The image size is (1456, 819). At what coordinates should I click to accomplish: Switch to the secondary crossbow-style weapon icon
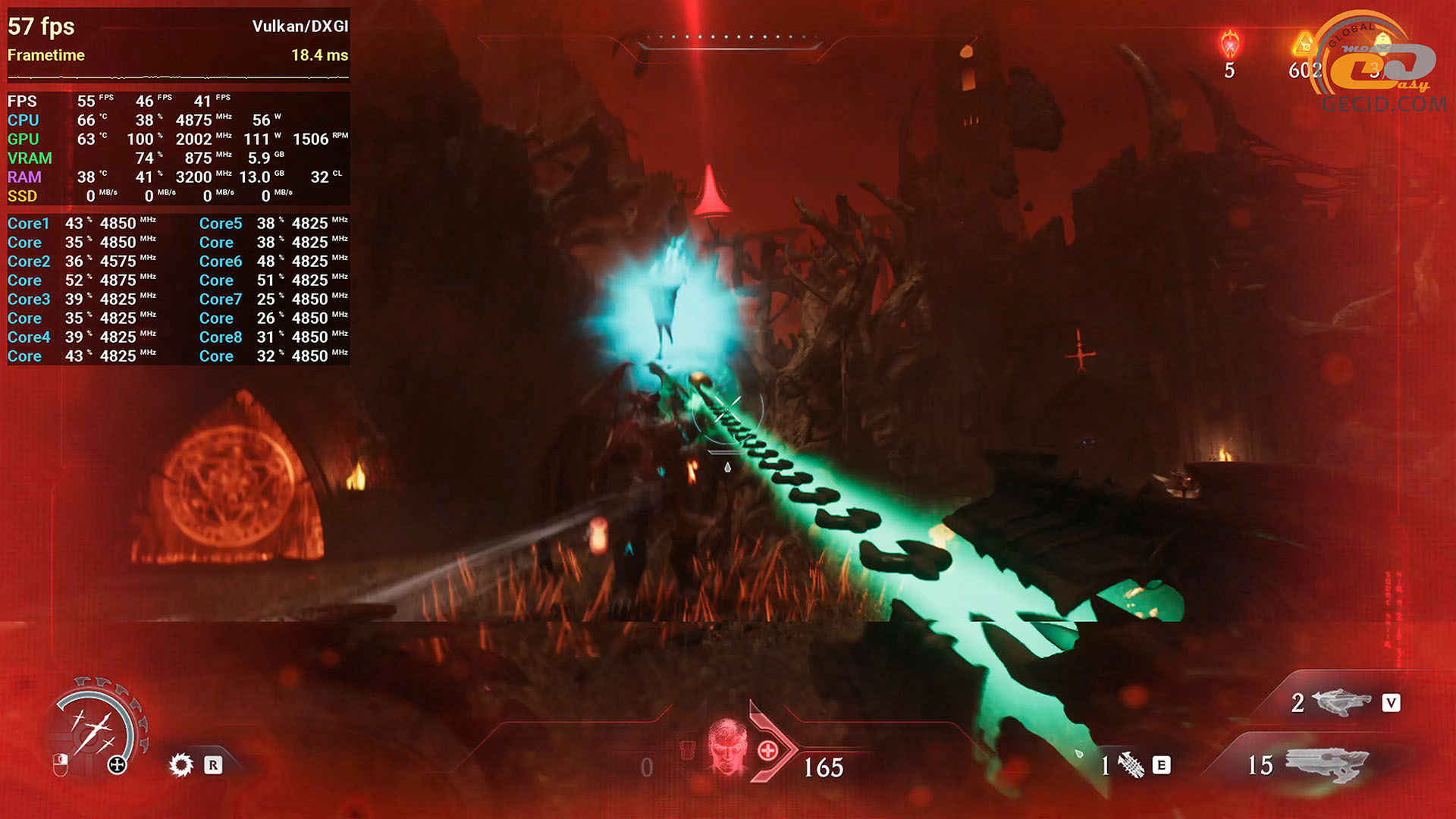pyautogui.click(x=1341, y=702)
